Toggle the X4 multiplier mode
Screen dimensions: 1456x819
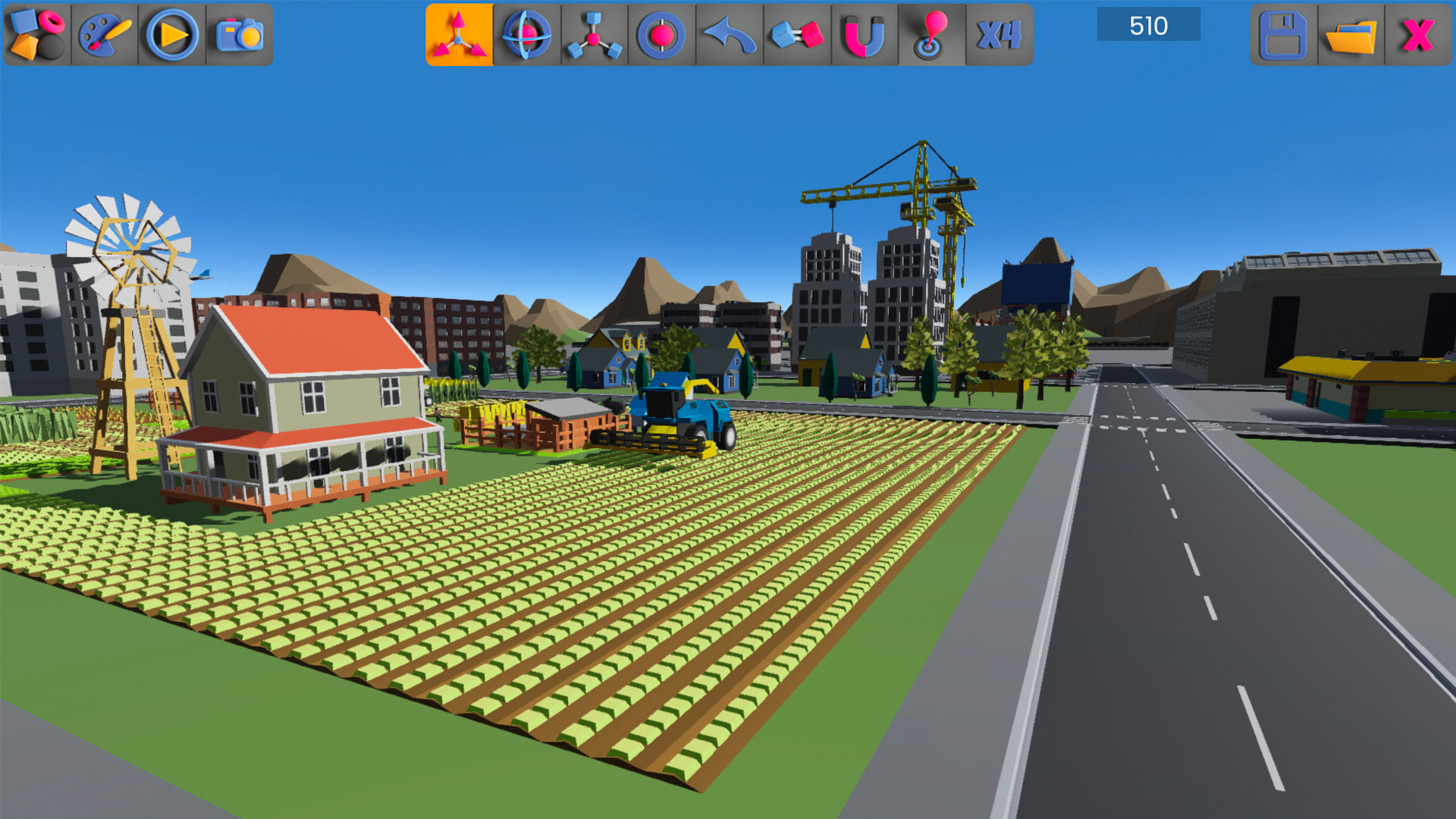[999, 33]
